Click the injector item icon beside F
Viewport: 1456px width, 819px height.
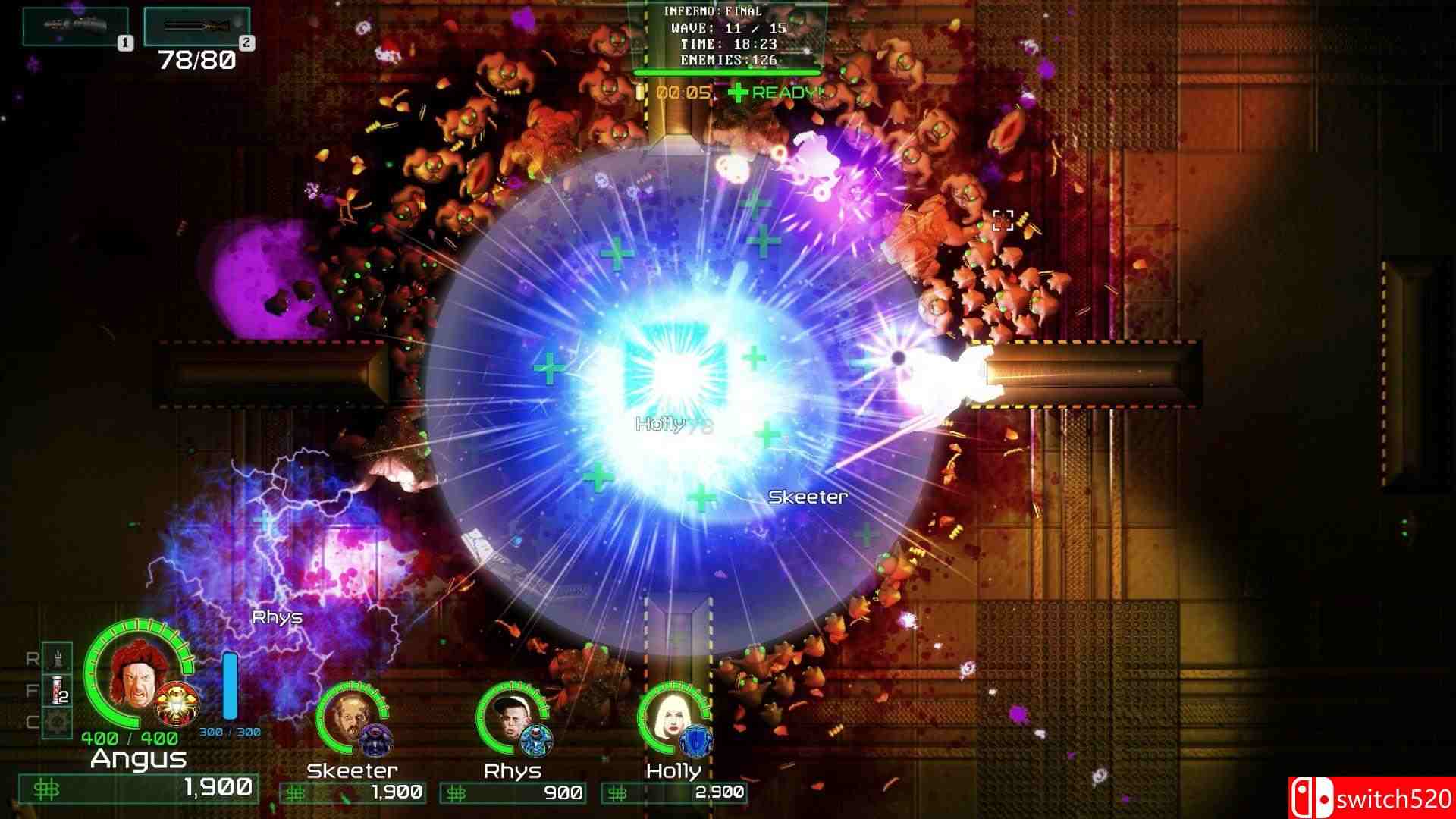[55, 690]
